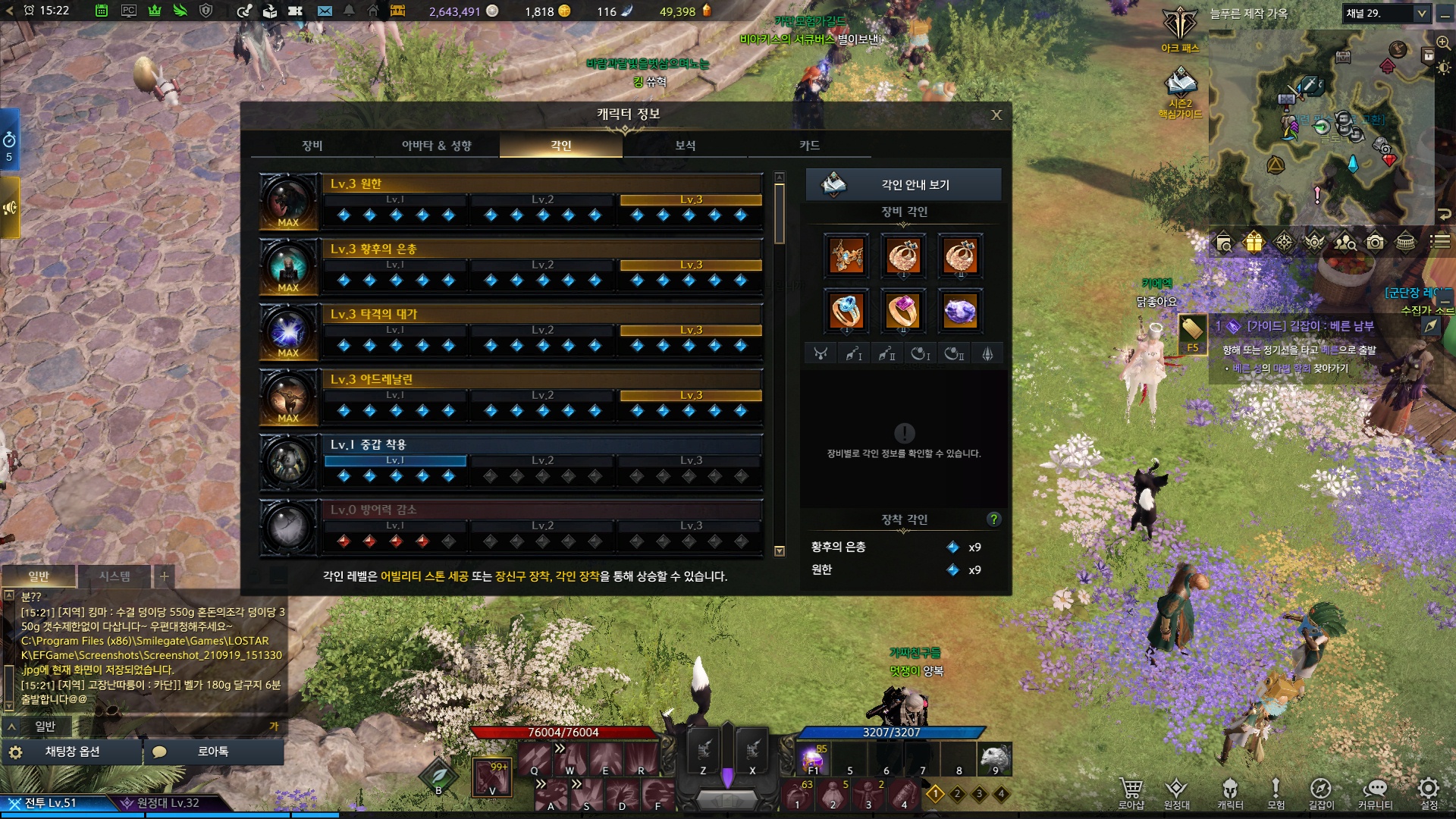Click the purple ability stone slot

point(960,311)
